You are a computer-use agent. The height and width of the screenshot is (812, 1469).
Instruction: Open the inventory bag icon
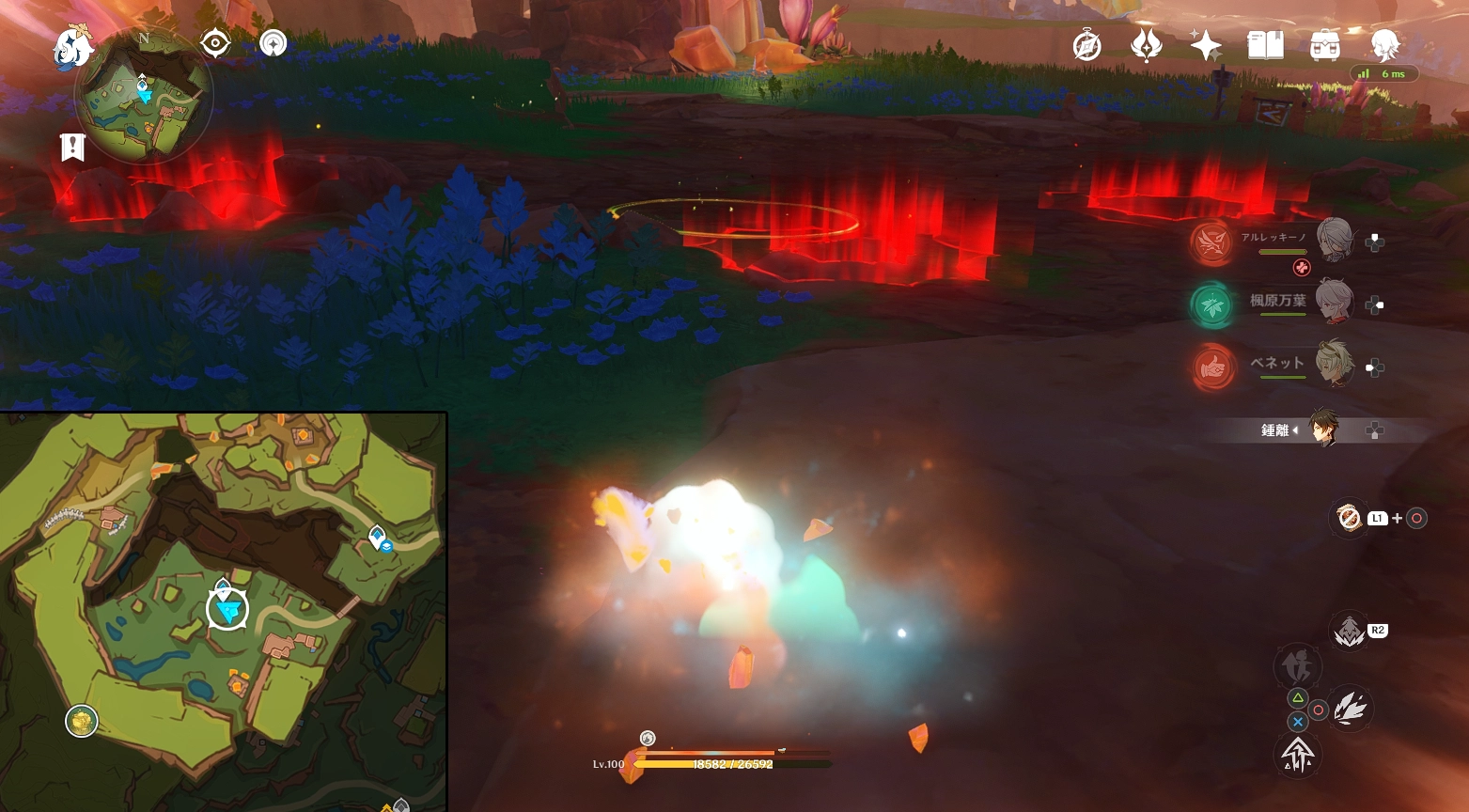click(x=1324, y=44)
